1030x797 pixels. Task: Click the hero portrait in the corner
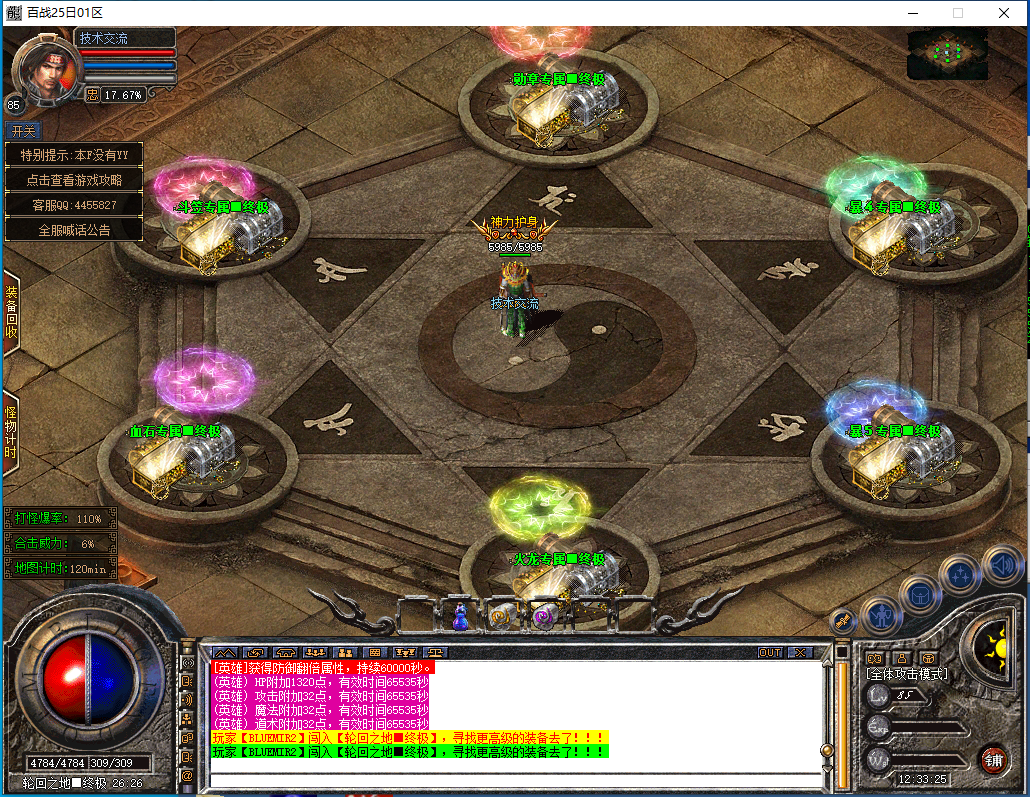coord(45,70)
